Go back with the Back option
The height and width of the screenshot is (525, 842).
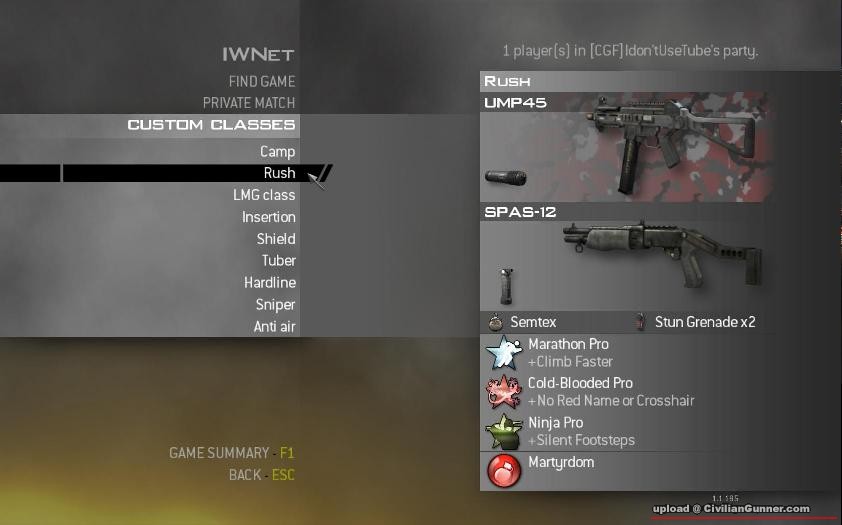pos(261,475)
